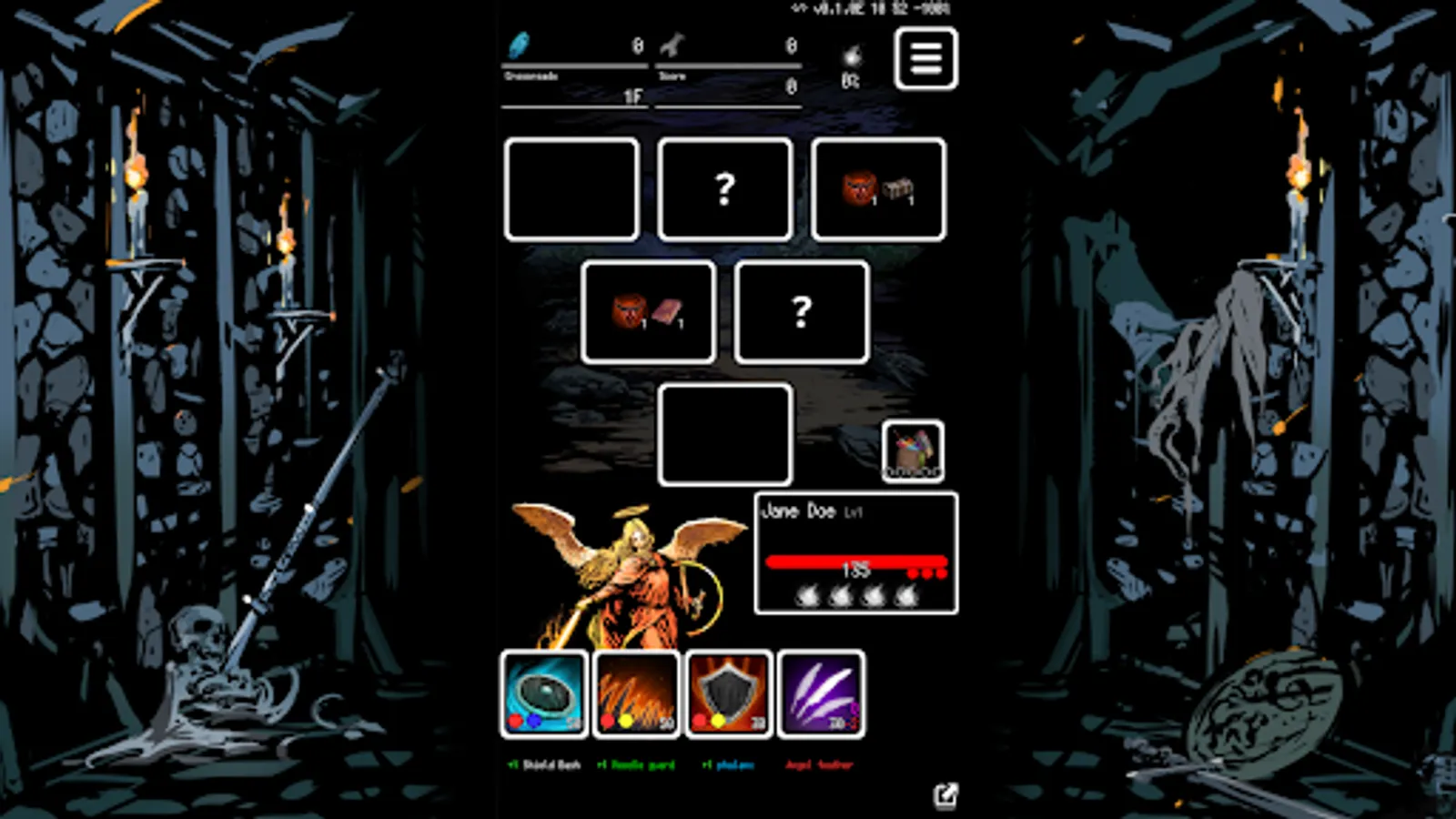Enter the room with monster and meat icons

pyautogui.click(x=648, y=312)
